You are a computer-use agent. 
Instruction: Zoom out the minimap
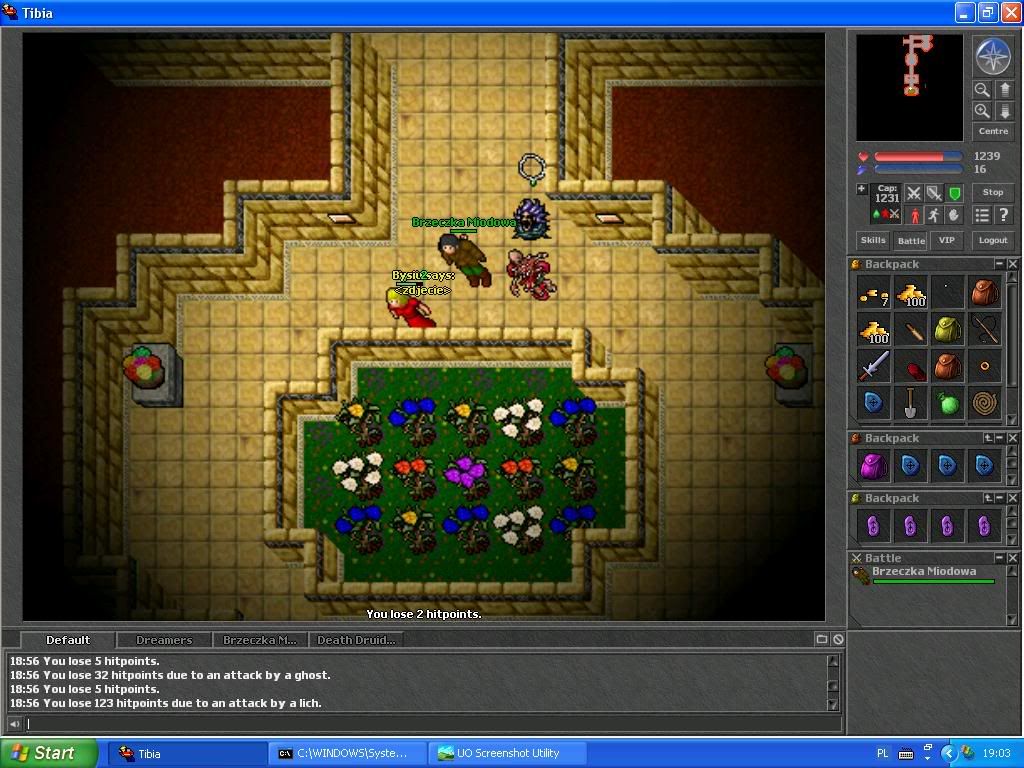[982, 90]
